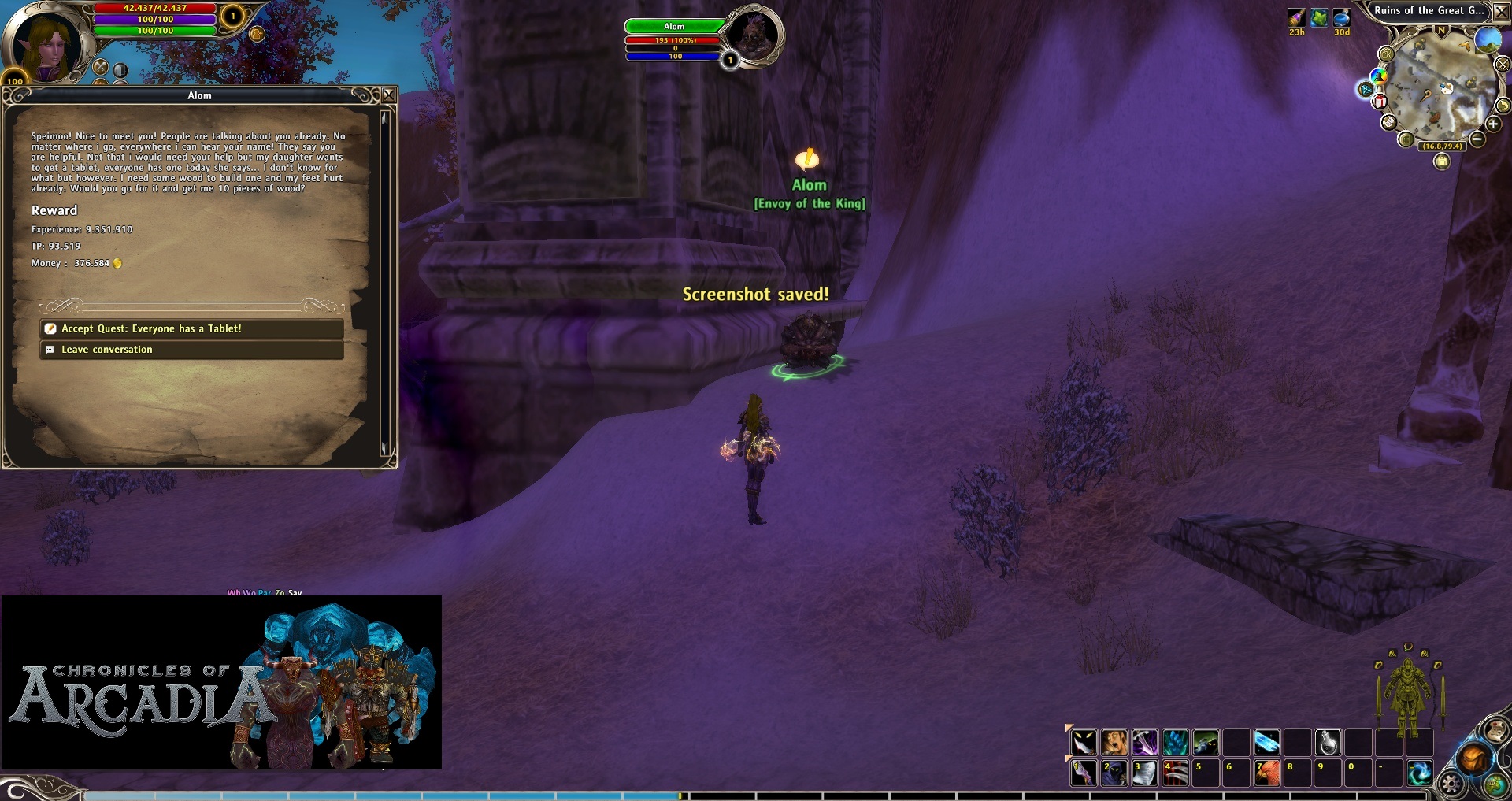Close the Alom dialogue window
Viewport: 1512px width, 801px height.
[388, 95]
